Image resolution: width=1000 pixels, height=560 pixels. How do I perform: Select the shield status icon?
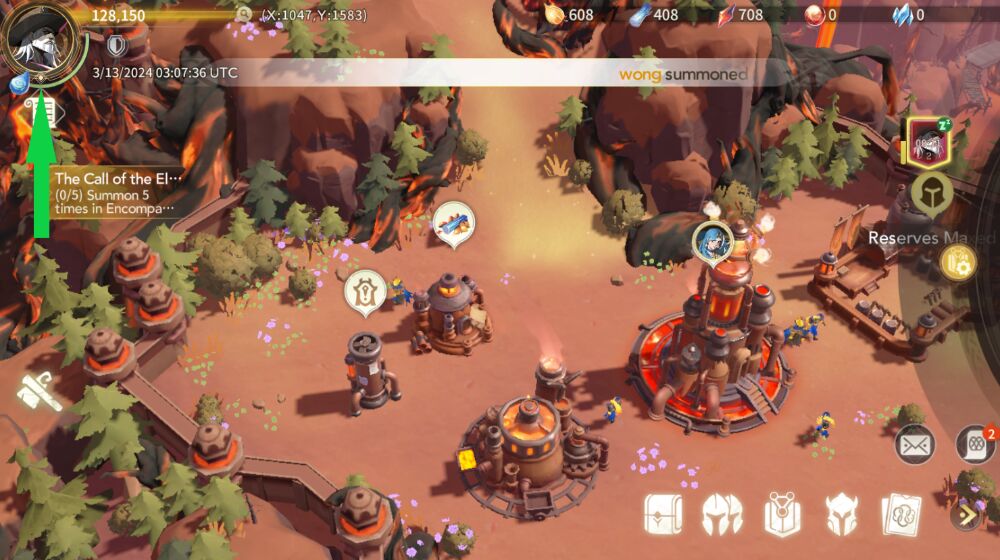[117, 45]
